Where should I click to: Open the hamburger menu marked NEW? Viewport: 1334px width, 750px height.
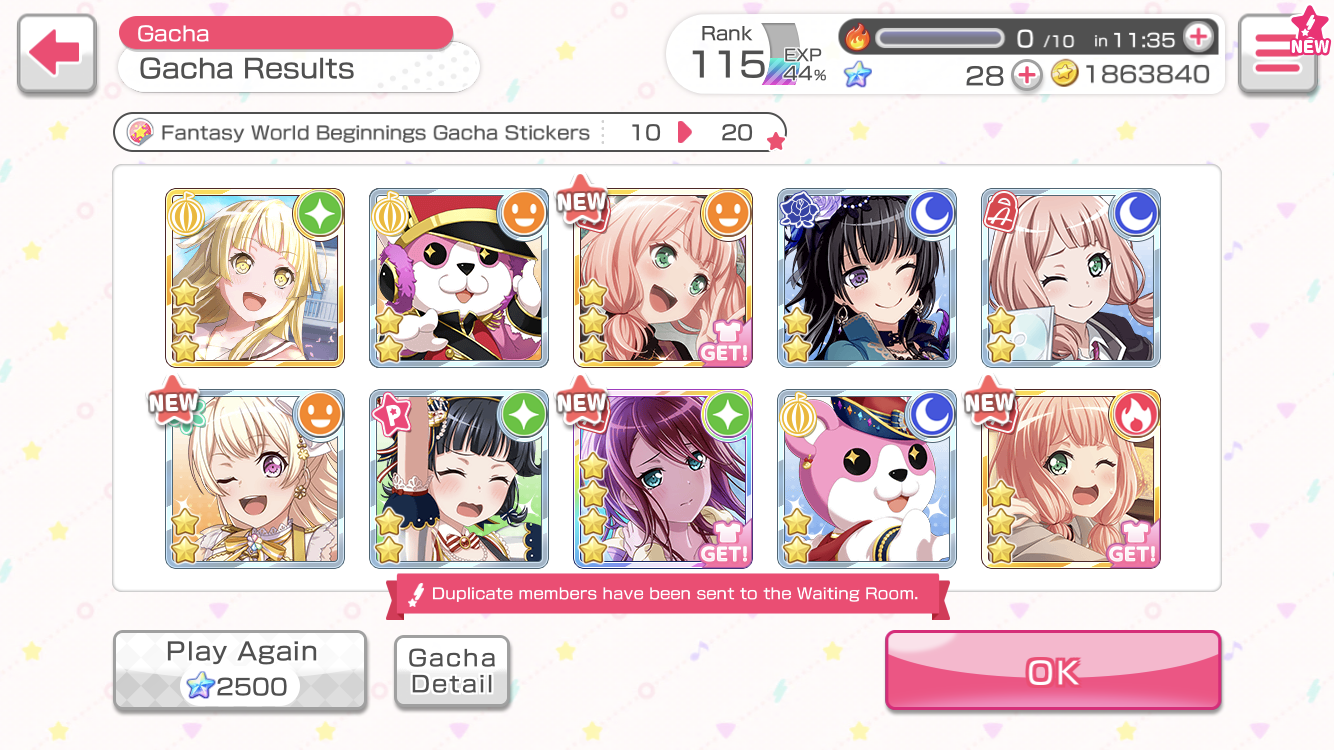[x=1277, y=55]
